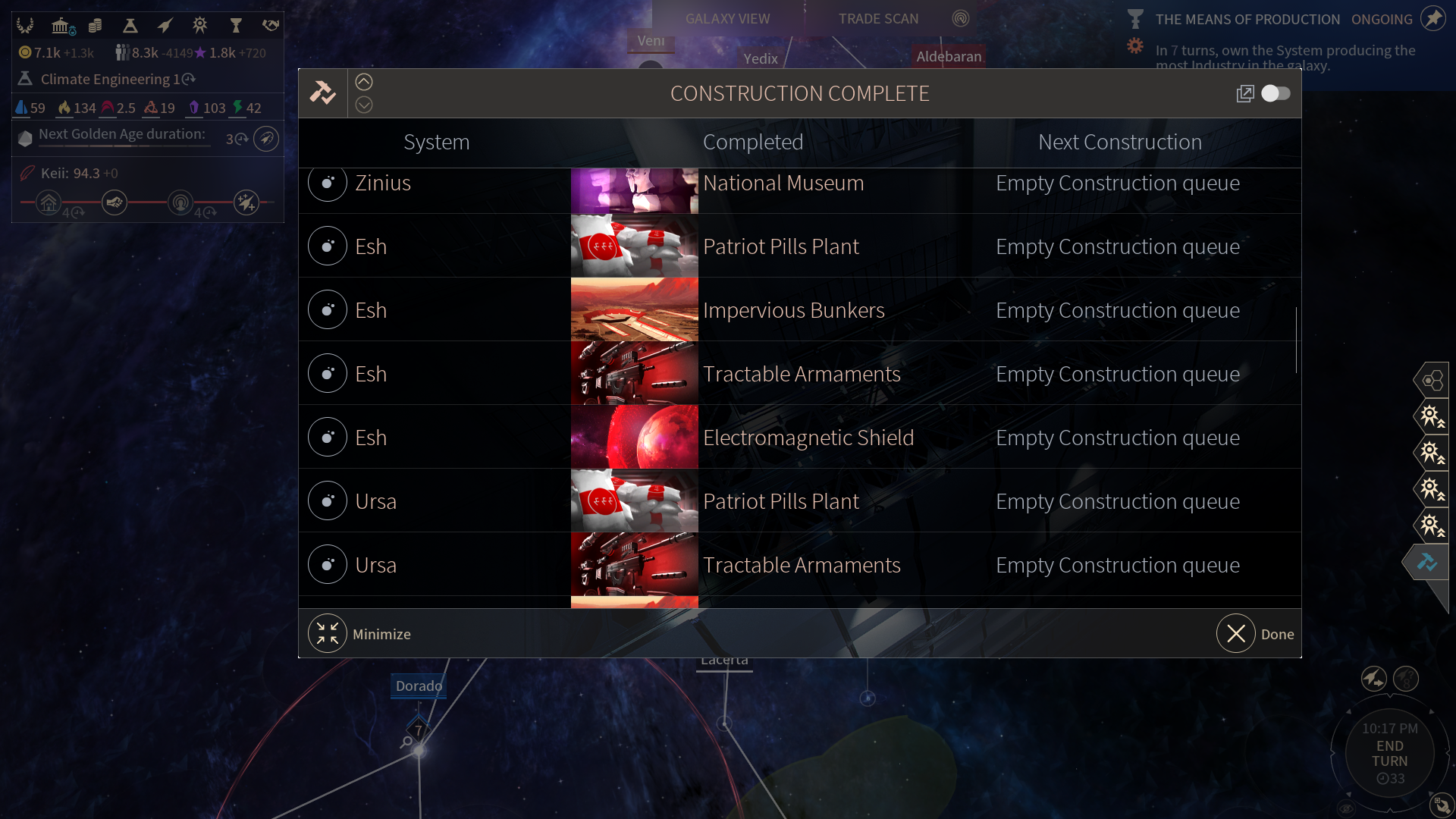Open the empty construction queue for Ursa's Tractable Armaments
This screenshot has height=819, width=1456.
1118,565
